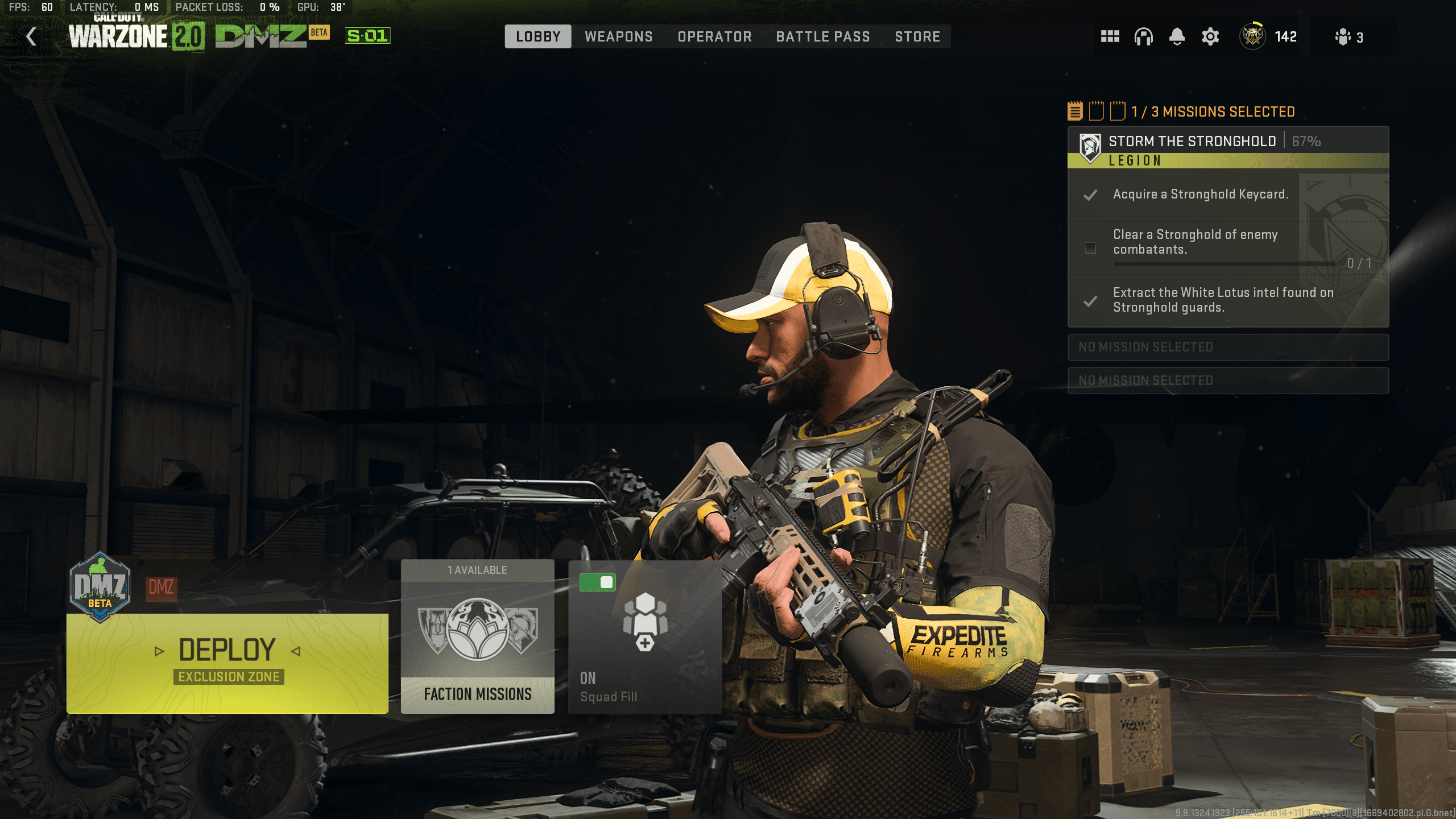This screenshot has height=819, width=1456.
Task: Select the filled mission notepad icon
Action: pyautogui.click(x=1075, y=111)
